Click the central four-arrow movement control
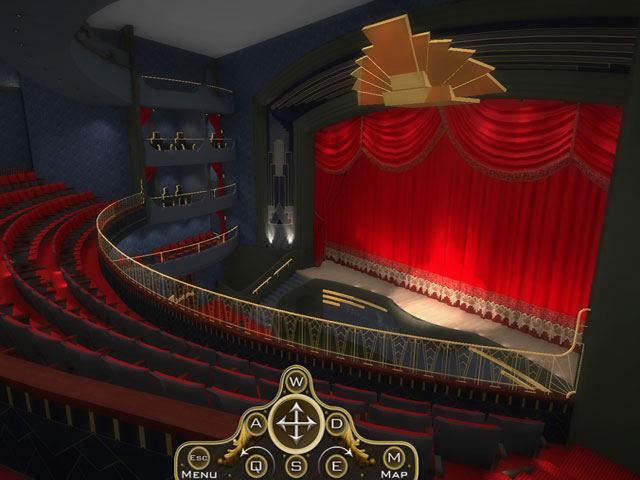This screenshot has width=640, height=480. click(295, 425)
